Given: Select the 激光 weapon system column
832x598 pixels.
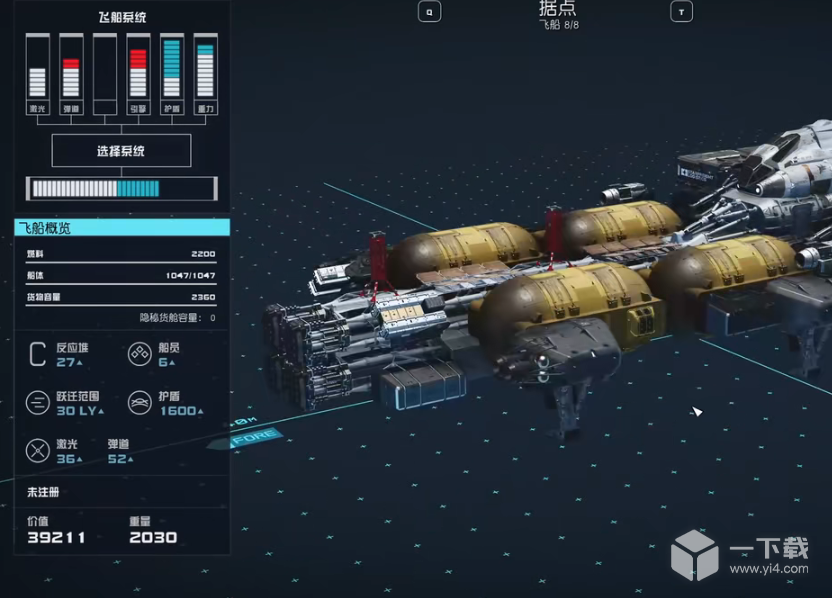Looking at the screenshot, I should (x=37, y=75).
